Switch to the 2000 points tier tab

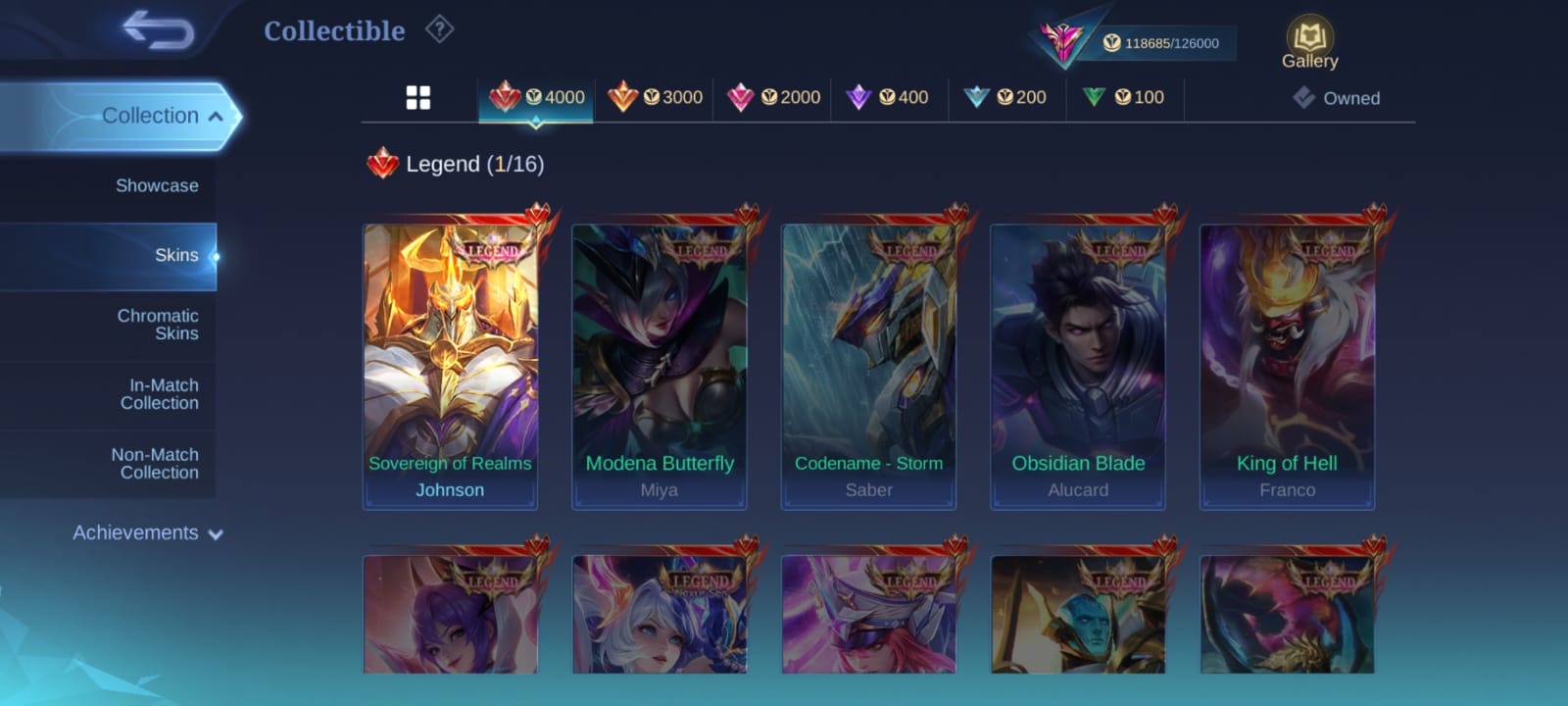[773, 97]
